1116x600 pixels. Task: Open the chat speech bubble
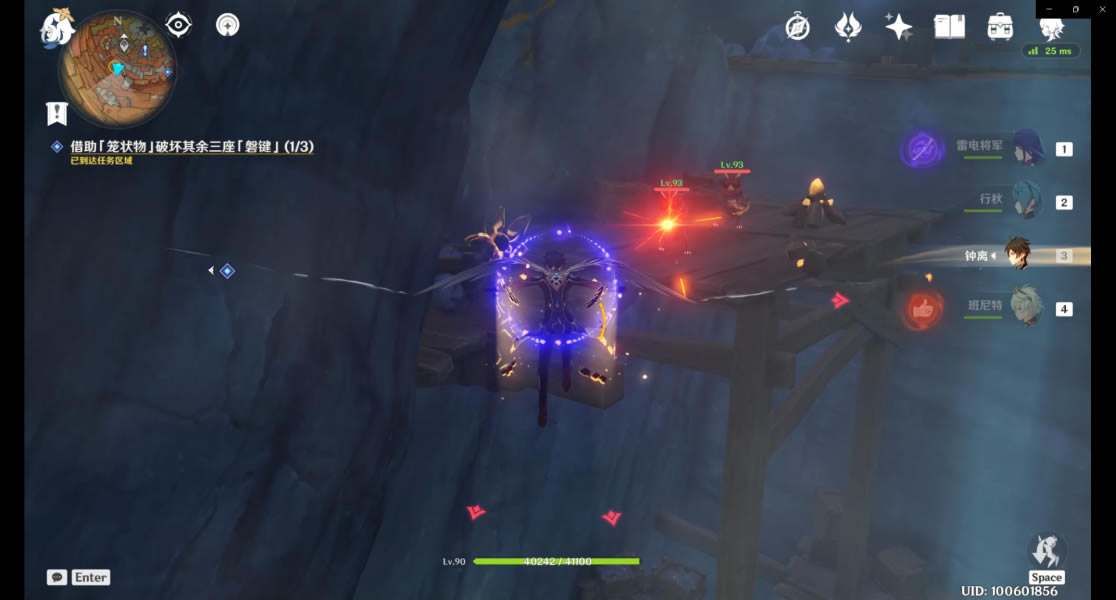pos(57,577)
